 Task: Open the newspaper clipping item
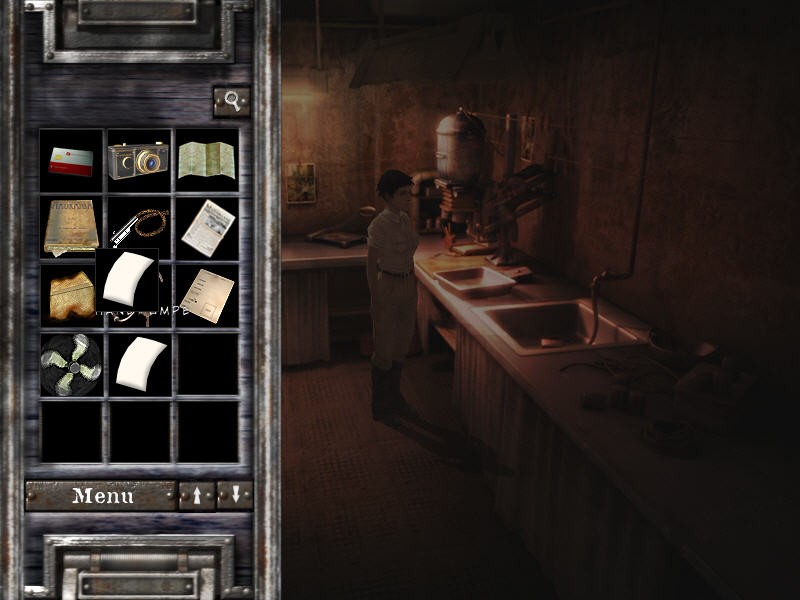207,227
